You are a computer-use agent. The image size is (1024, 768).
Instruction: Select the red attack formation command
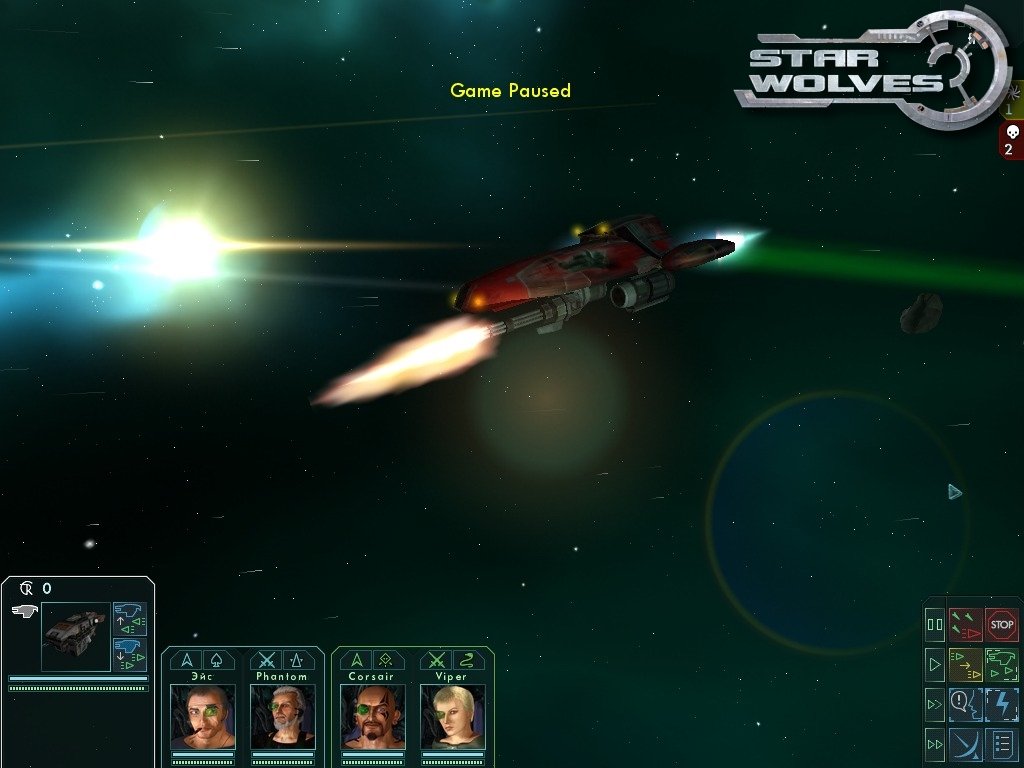965,625
